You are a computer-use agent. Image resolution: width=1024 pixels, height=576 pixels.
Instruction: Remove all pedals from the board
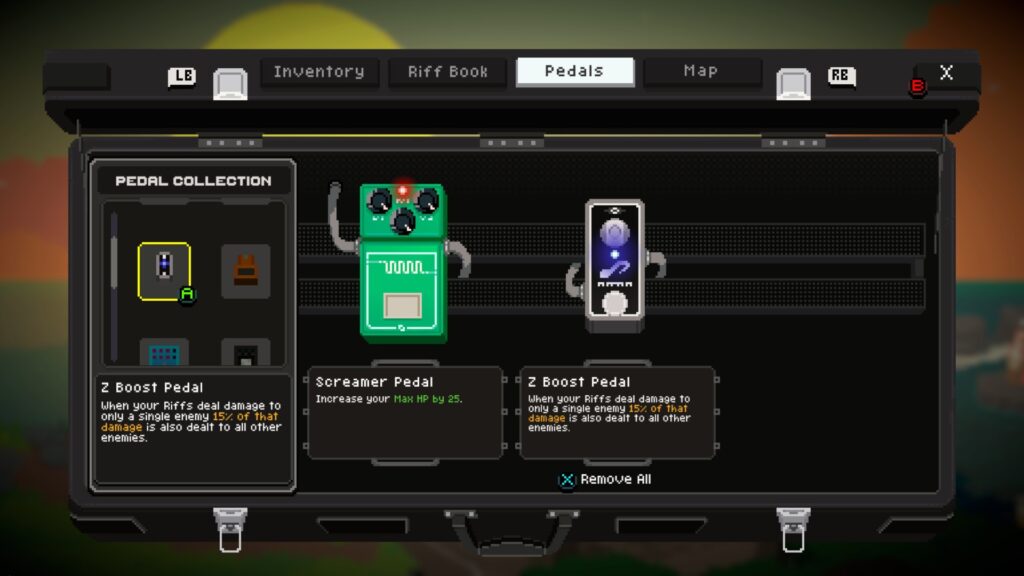point(605,480)
